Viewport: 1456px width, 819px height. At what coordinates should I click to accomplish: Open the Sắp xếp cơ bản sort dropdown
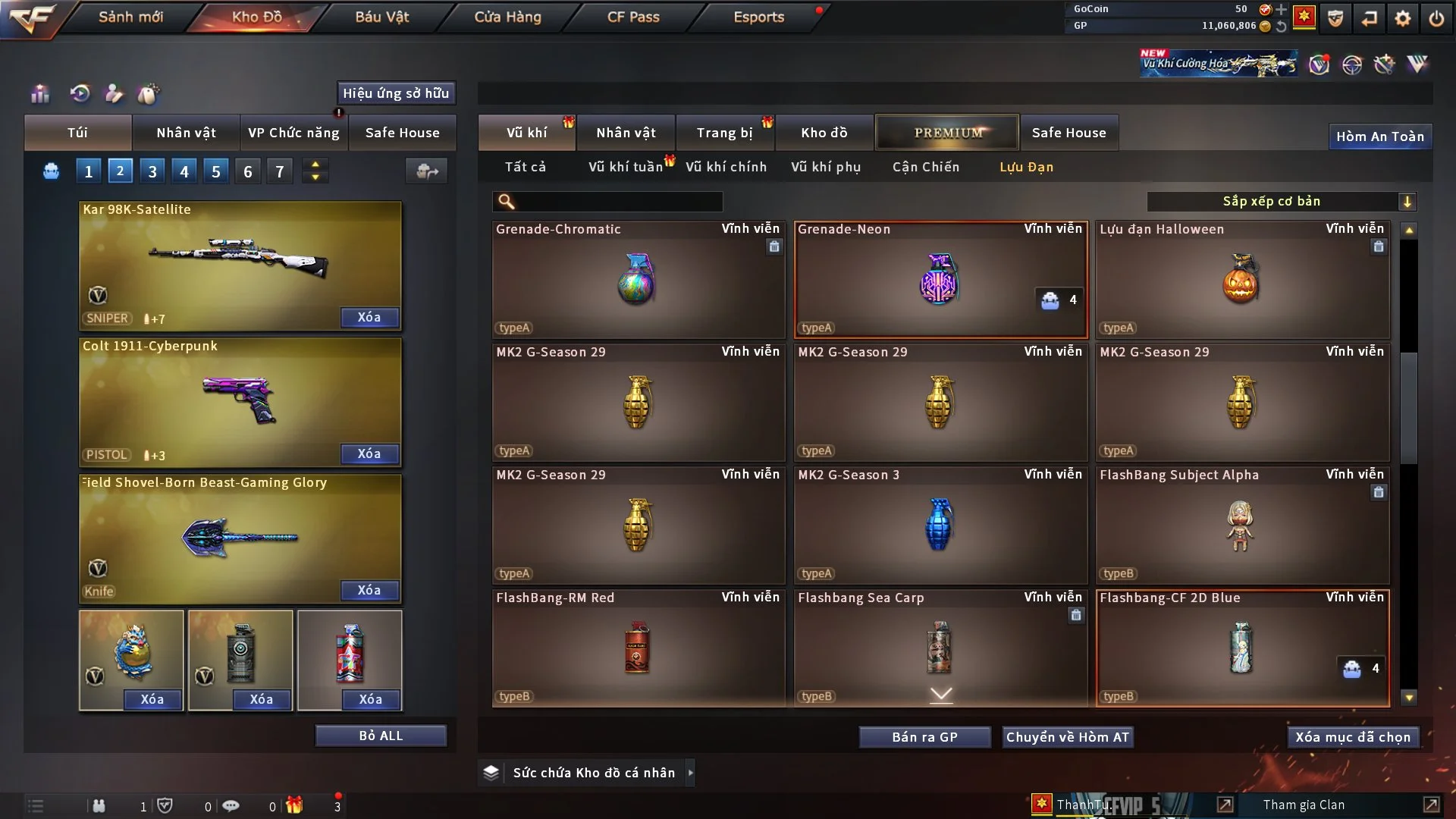point(1281,201)
